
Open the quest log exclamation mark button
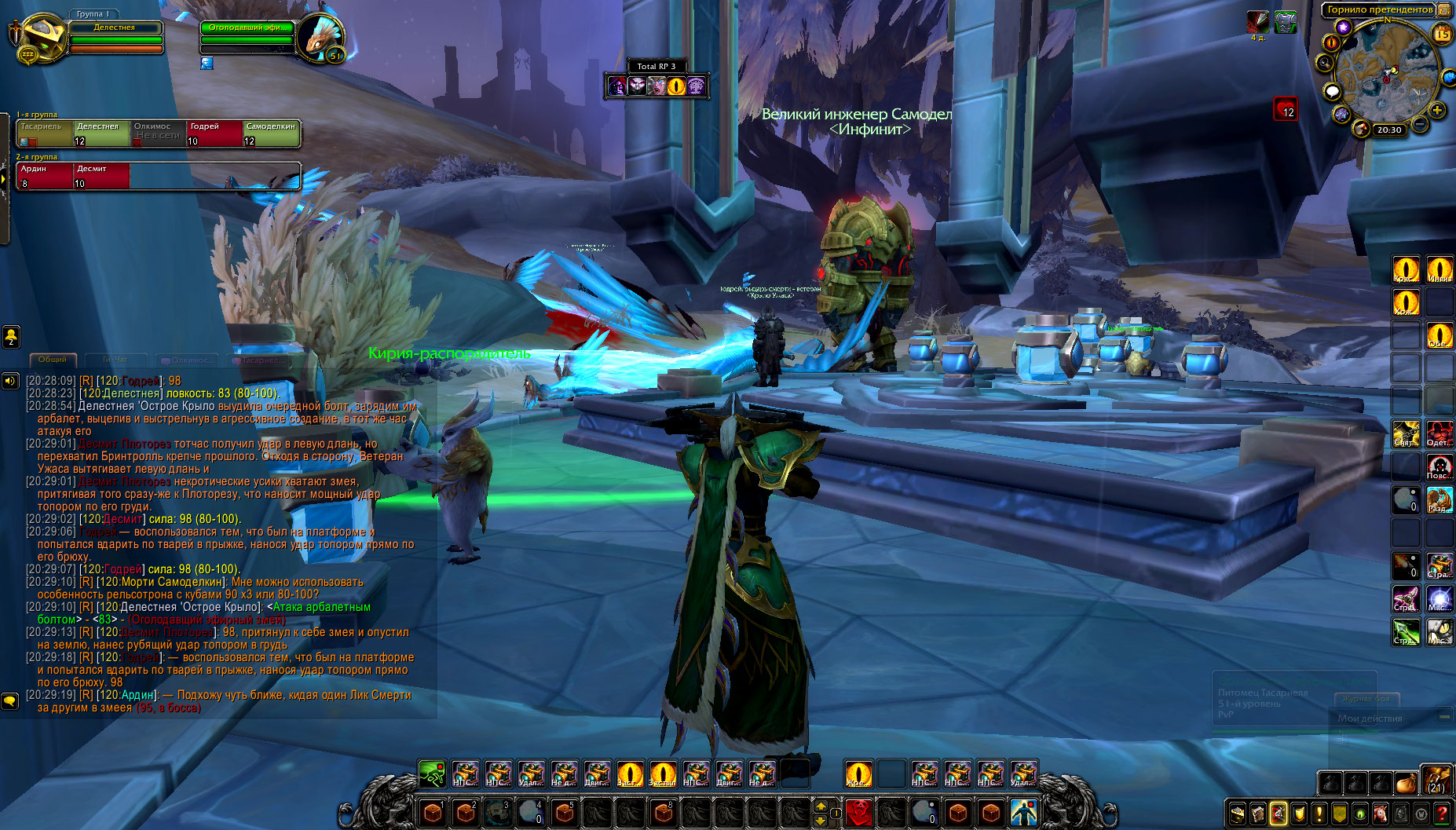(x=1319, y=814)
